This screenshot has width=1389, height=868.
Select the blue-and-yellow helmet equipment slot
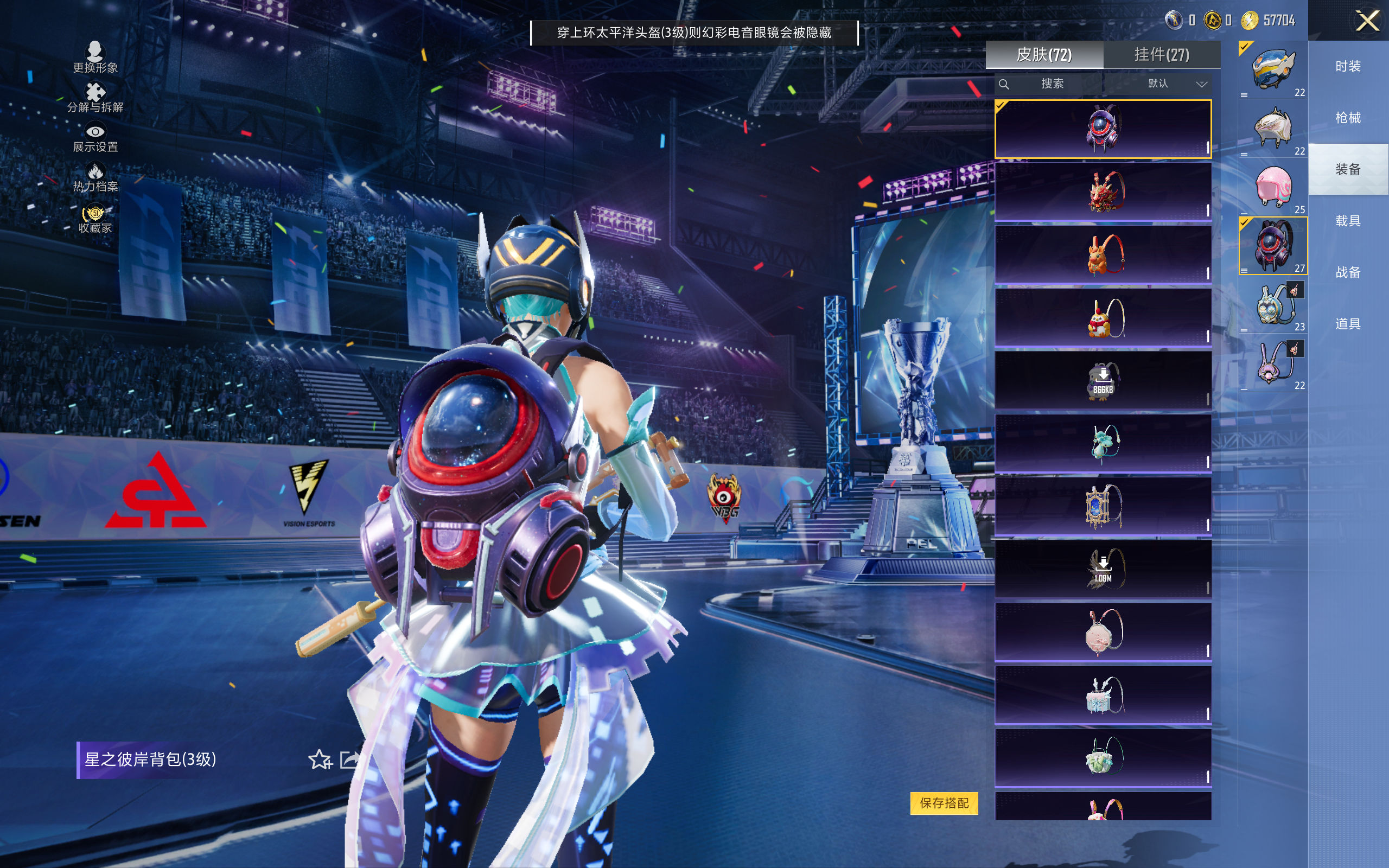click(1273, 69)
